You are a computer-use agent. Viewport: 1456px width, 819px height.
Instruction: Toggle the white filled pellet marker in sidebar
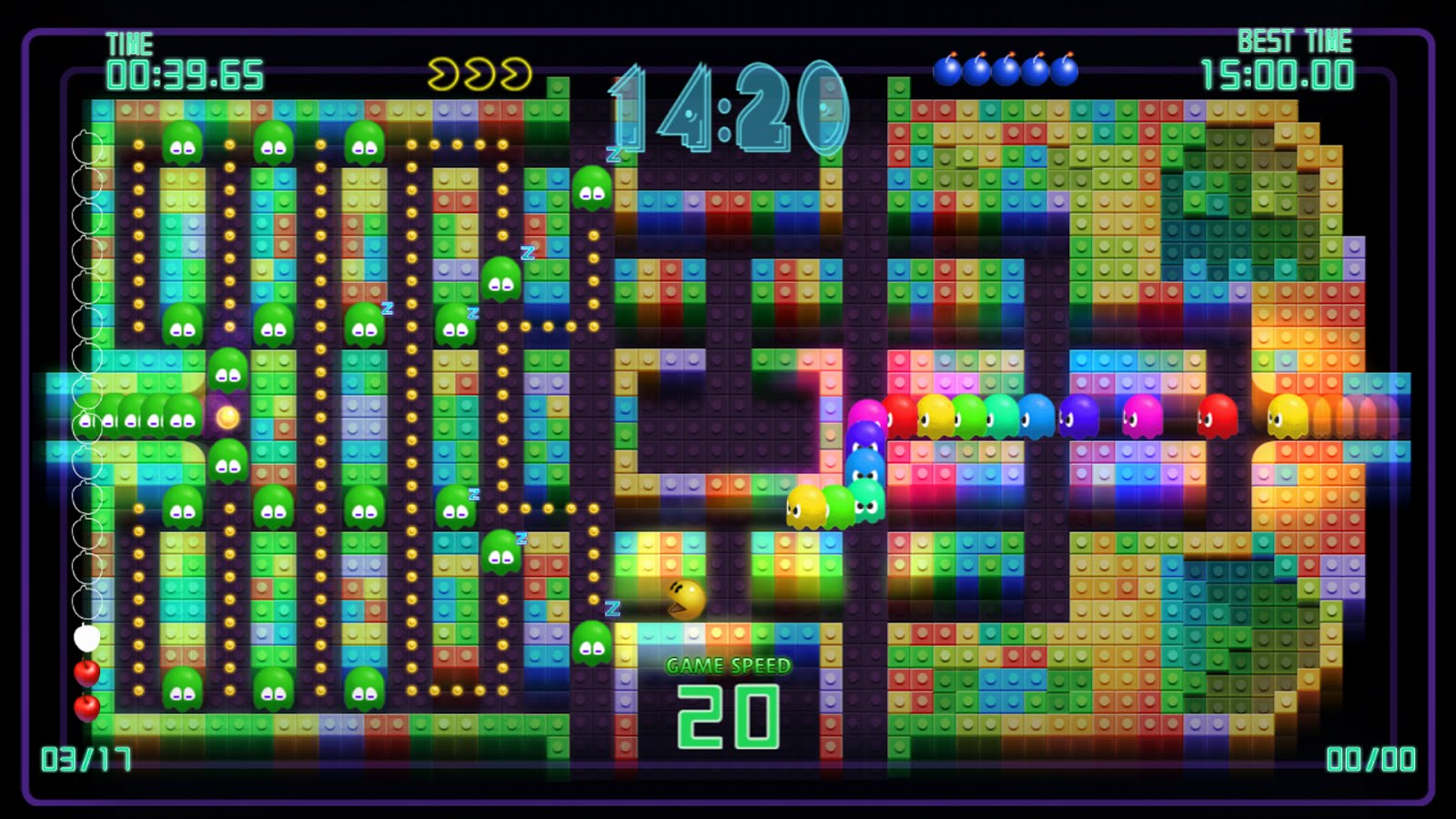[86, 639]
